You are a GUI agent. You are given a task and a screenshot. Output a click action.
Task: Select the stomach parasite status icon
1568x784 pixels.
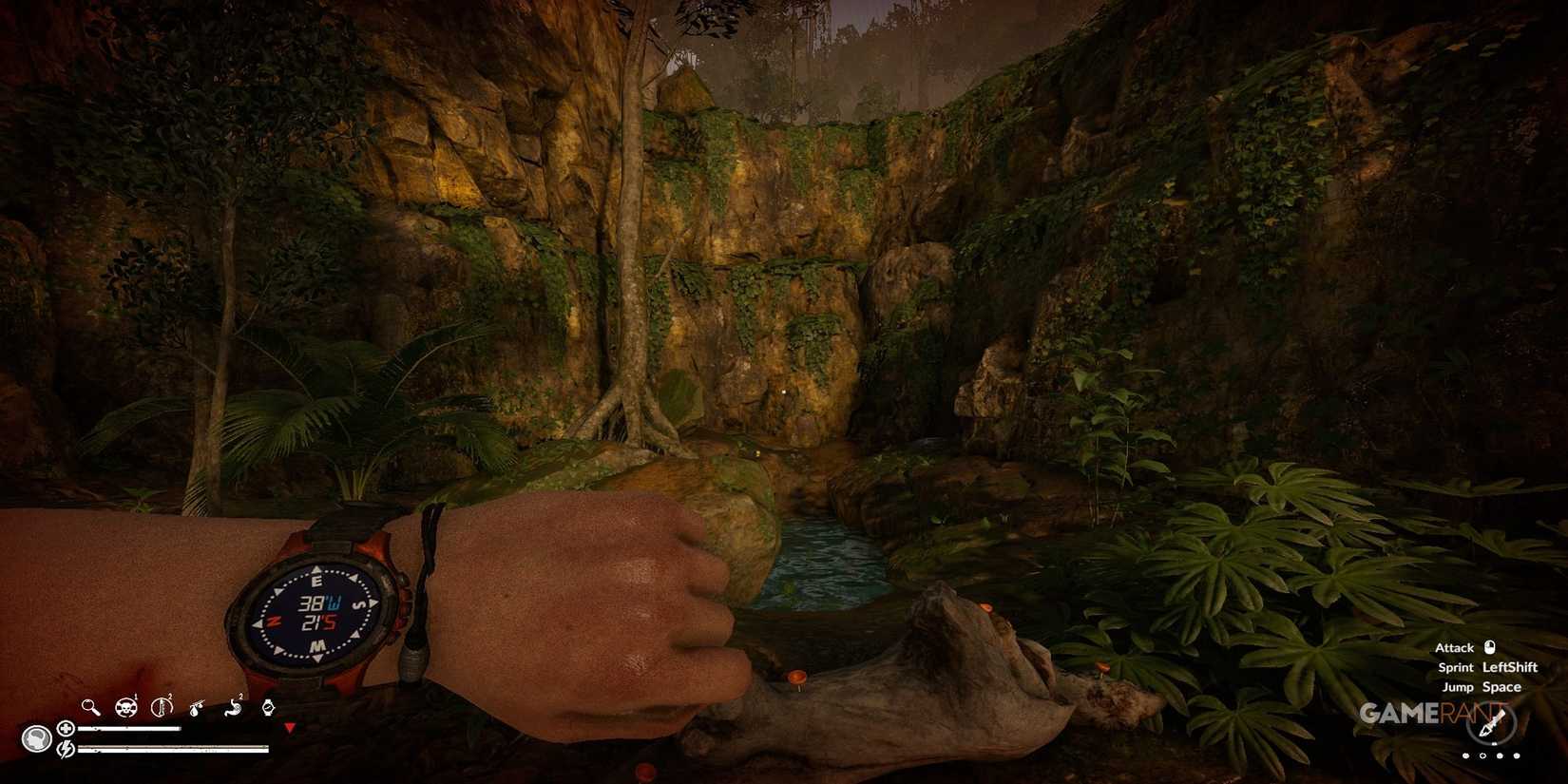(236, 707)
